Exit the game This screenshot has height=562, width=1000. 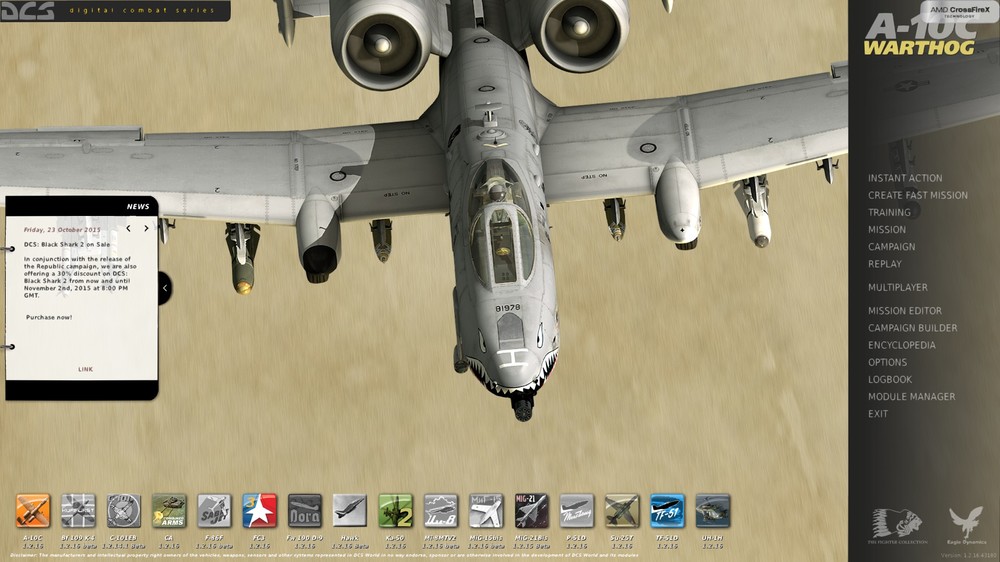(x=877, y=414)
